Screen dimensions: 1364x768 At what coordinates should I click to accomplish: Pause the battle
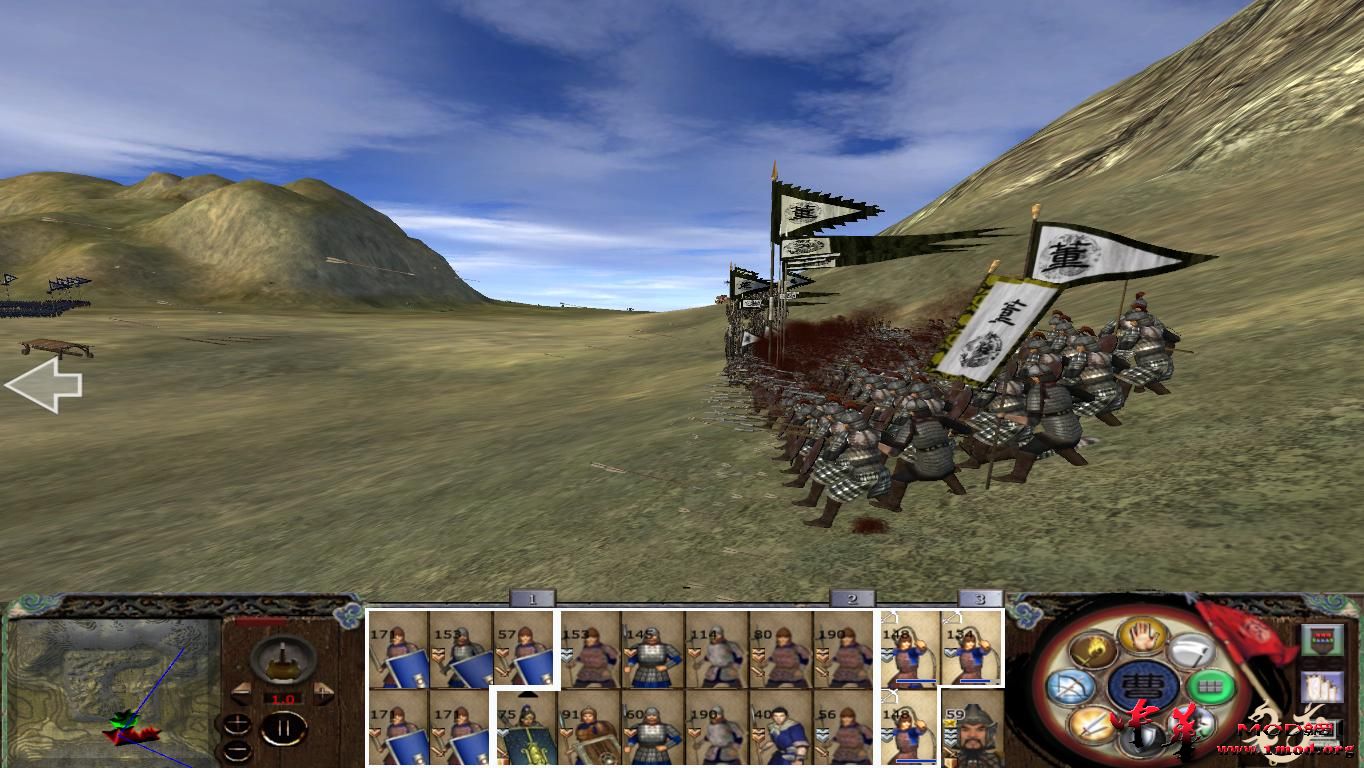283,728
